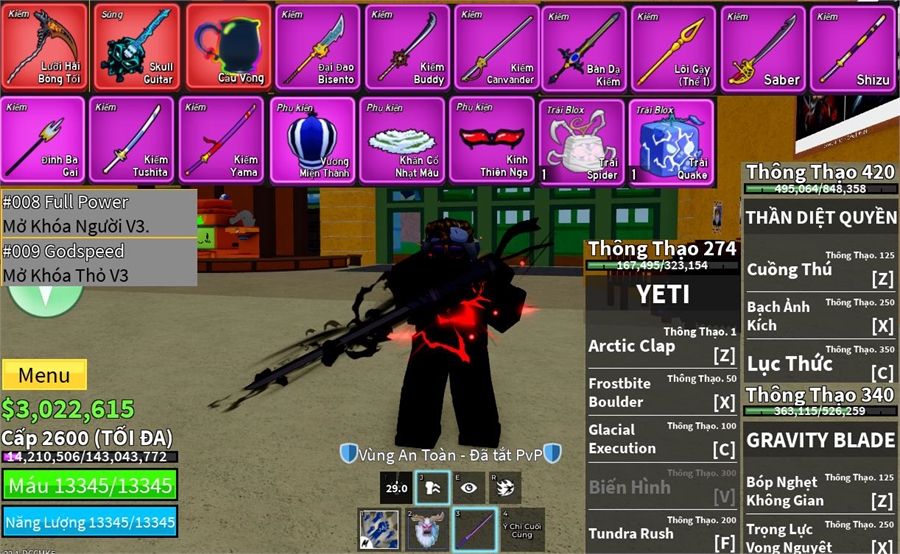The width and height of the screenshot is (900, 554).
Task: Use the Arctic Clap skill
Action: coord(661,347)
